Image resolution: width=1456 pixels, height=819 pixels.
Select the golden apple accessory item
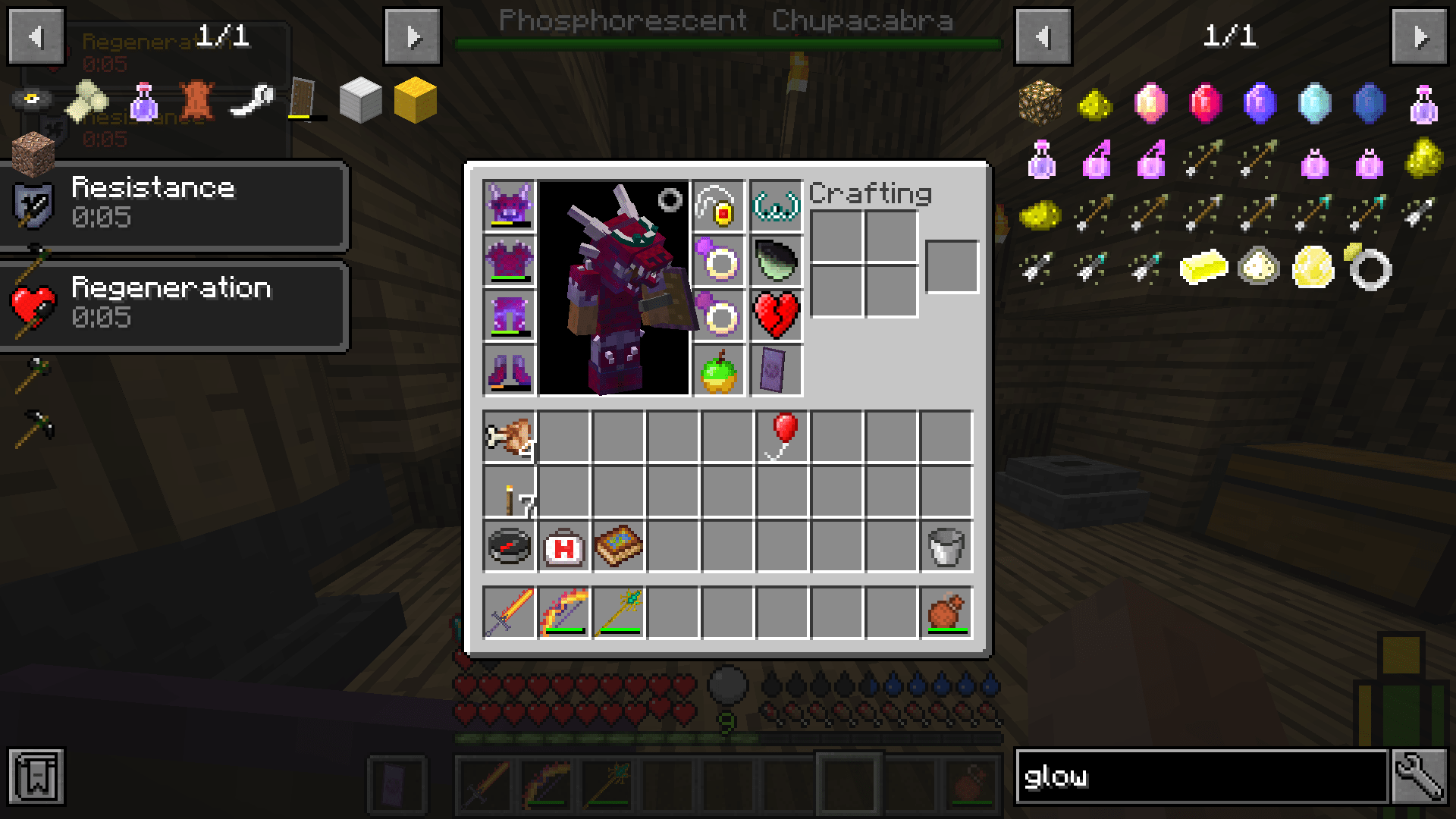click(718, 372)
